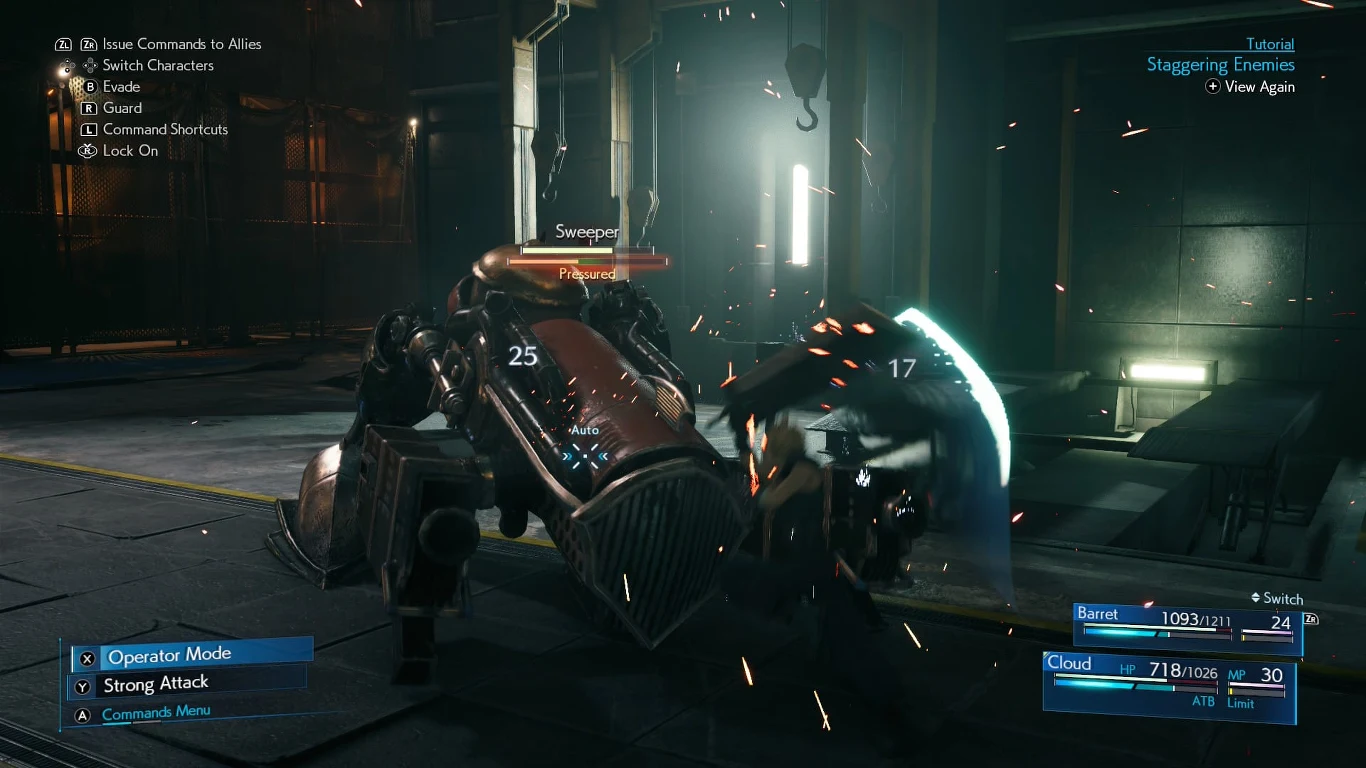Select the ZR badge on Barret's party panel
Image resolution: width=1366 pixels, height=768 pixels.
point(1309,619)
